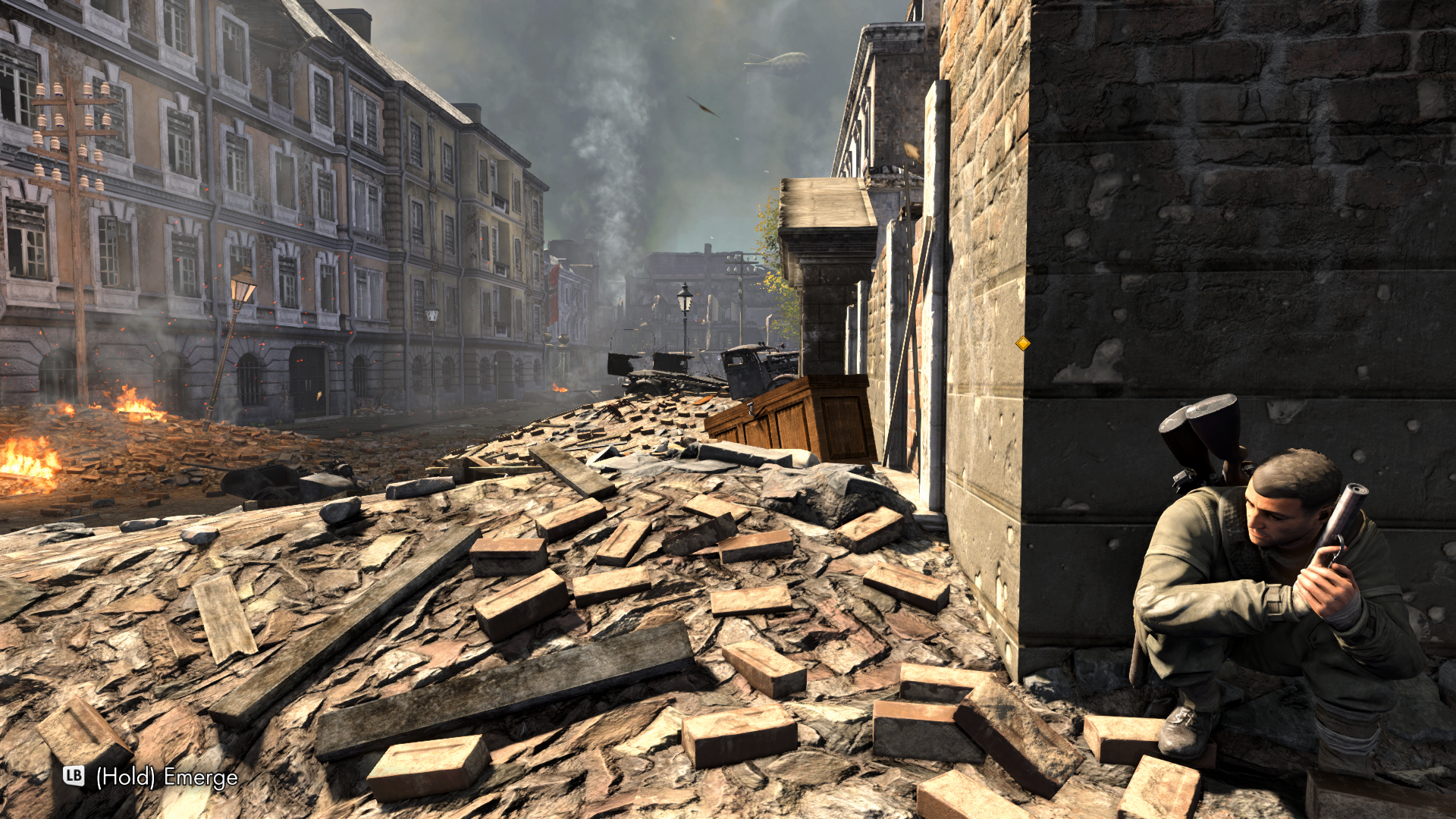Click the yellow diamond objective marker
Viewport: 1456px width, 819px height.
1022,344
